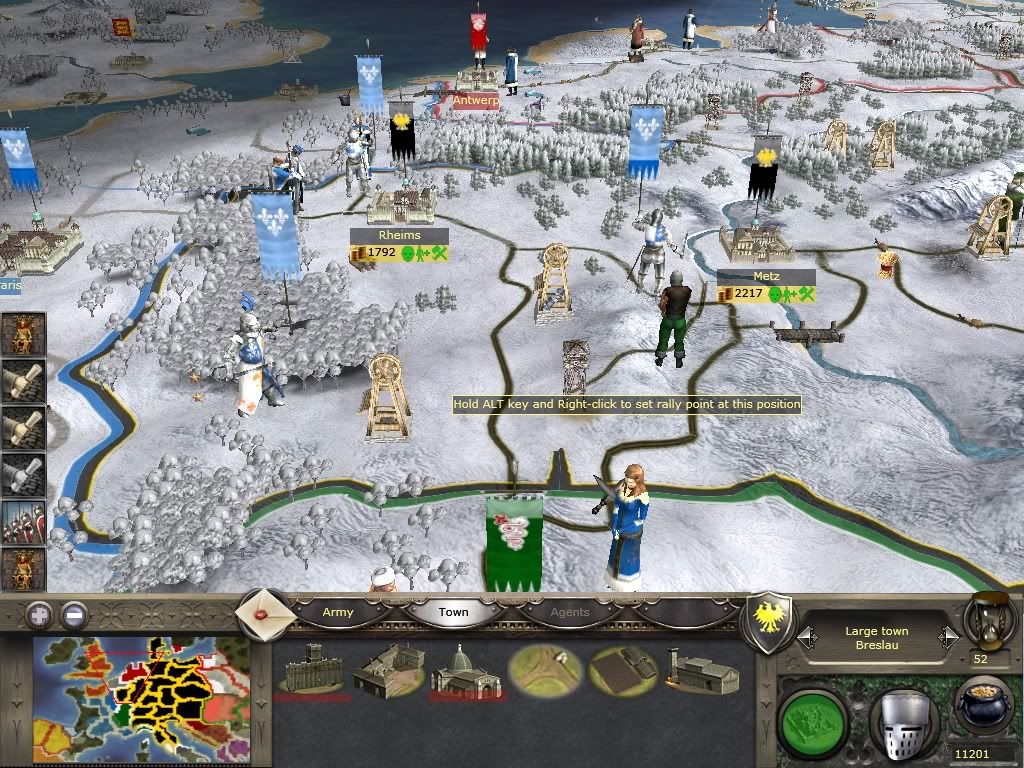The height and width of the screenshot is (768, 1024).
Task: Zoom out the minimap with the minus button
Action: (74, 615)
